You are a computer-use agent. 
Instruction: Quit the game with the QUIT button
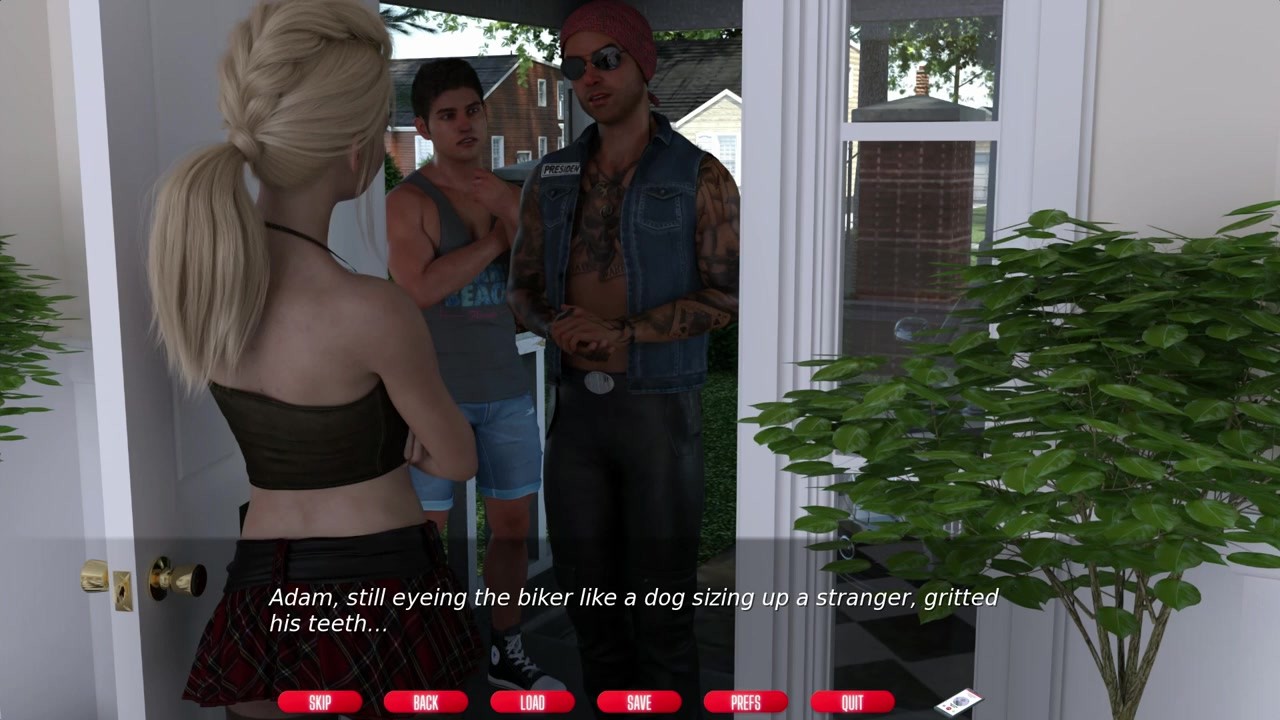pyautogui.click(x=852, y=702)
